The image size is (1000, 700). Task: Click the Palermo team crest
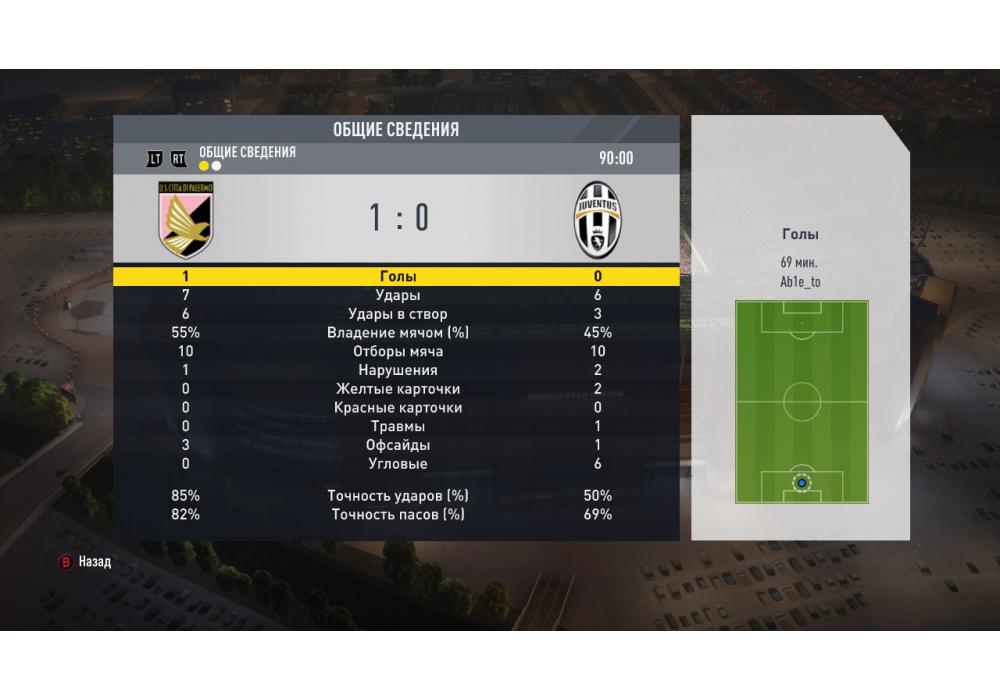click(x=186, y=219)
